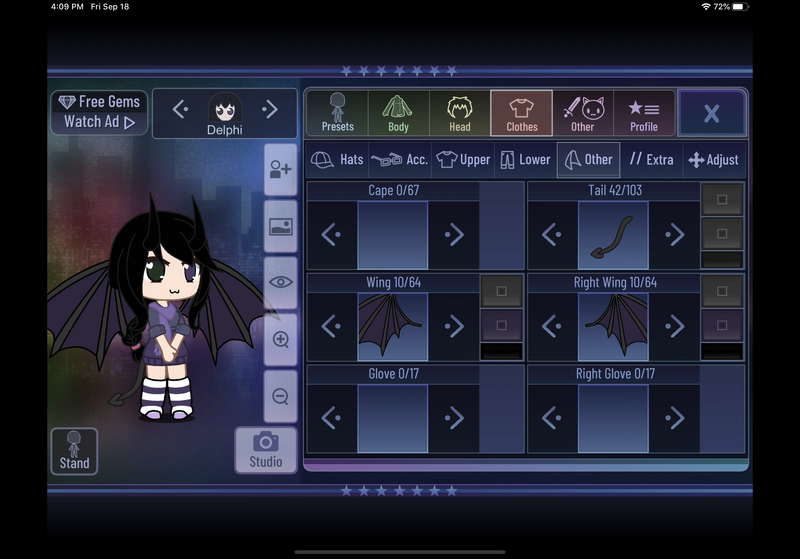Show the Hats clothing category

point(337,159)
